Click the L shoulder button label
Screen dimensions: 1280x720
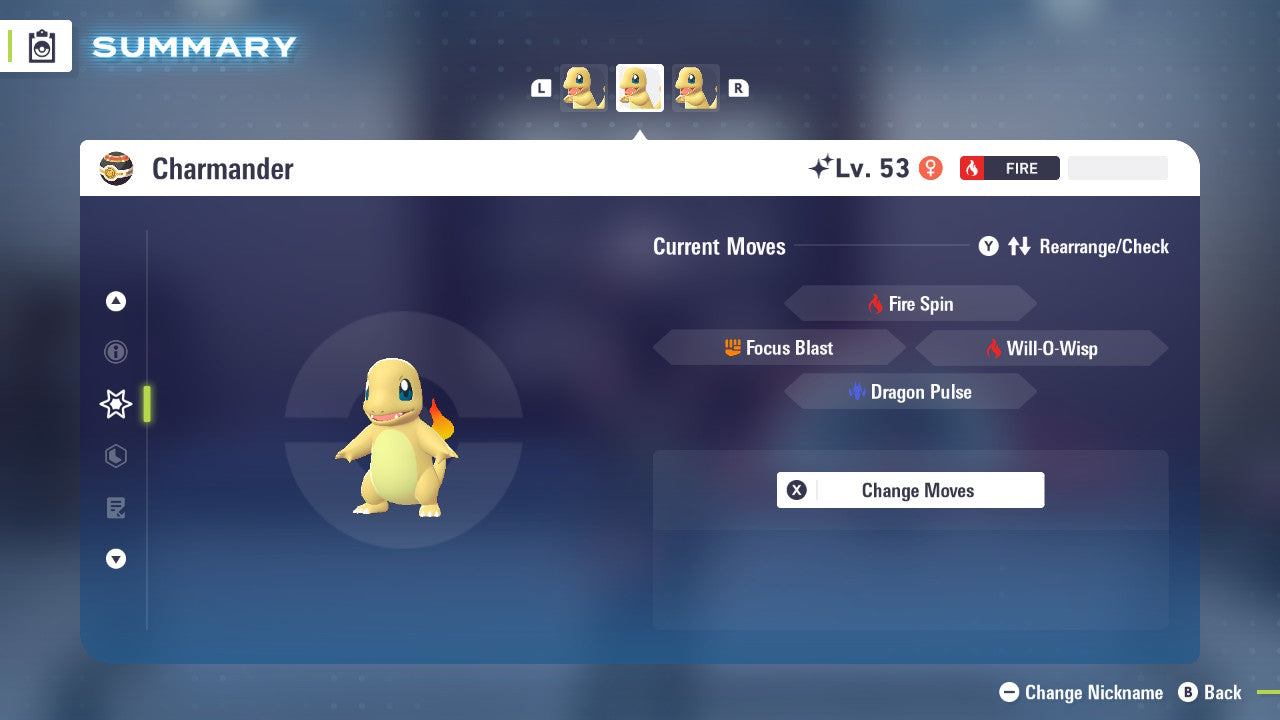click(x=540, y=87)
